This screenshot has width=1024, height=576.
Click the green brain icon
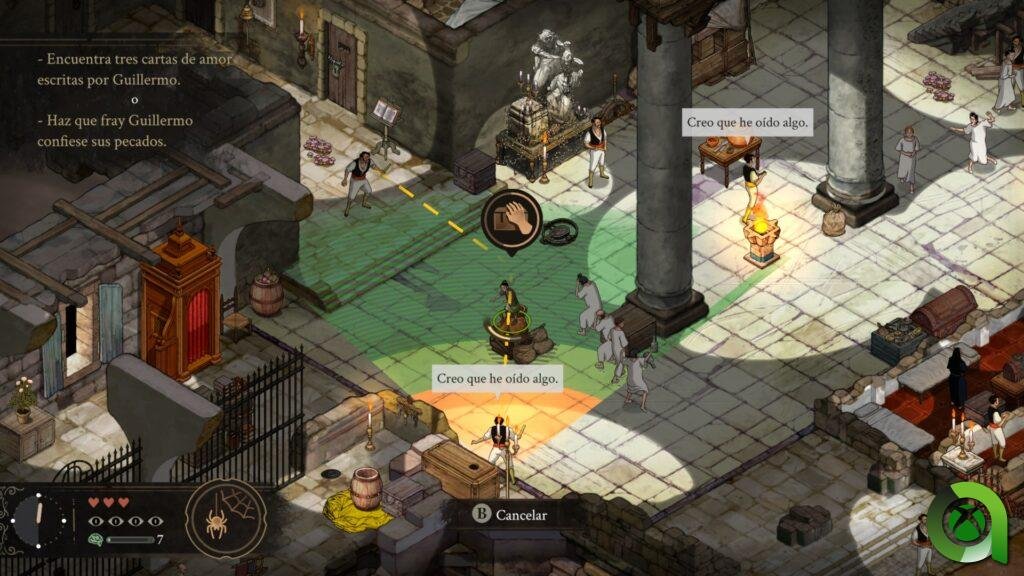[94, 540]
